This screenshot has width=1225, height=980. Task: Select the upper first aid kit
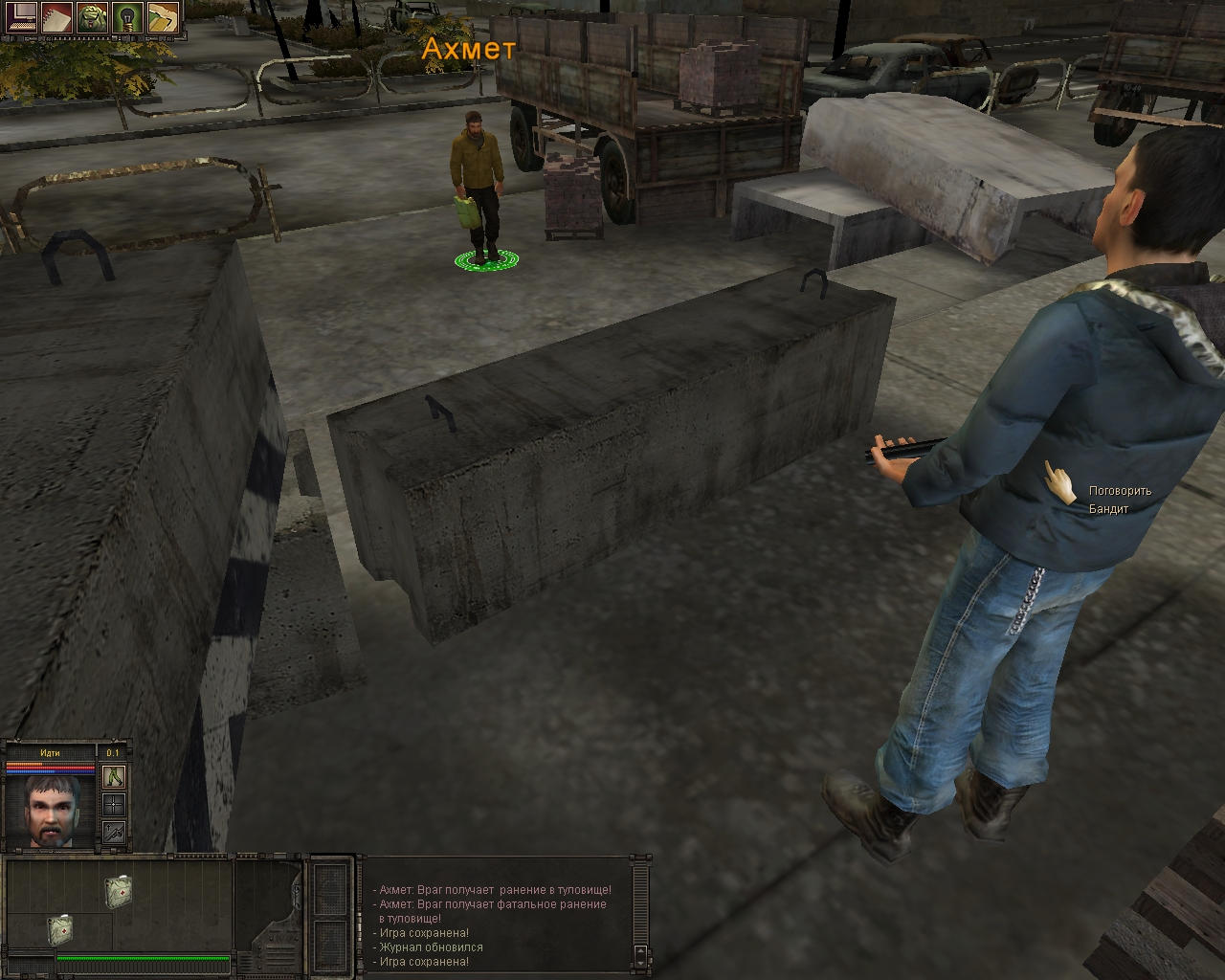tap(119, 890)
